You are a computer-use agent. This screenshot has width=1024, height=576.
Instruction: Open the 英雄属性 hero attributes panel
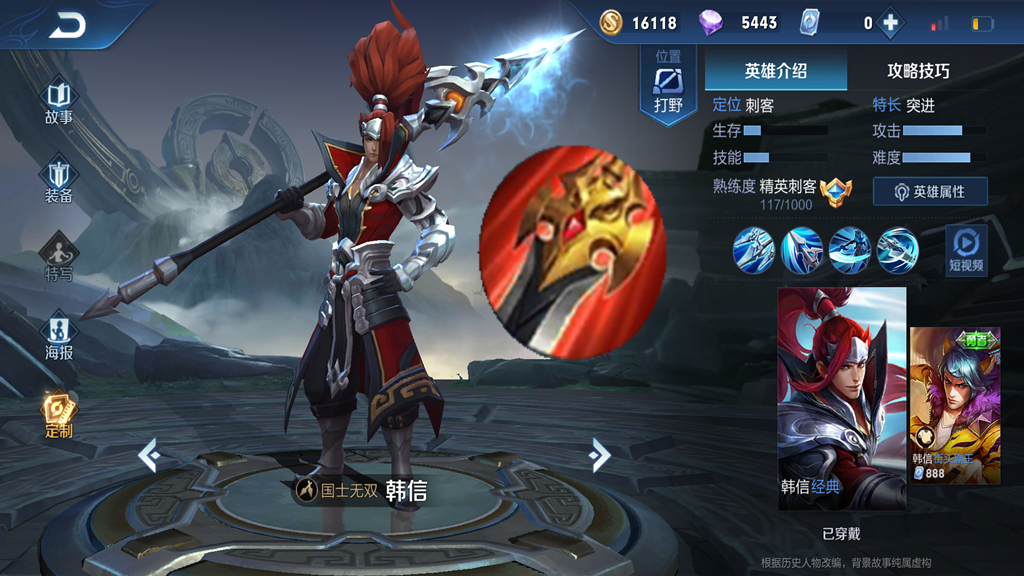coord(930,191)
